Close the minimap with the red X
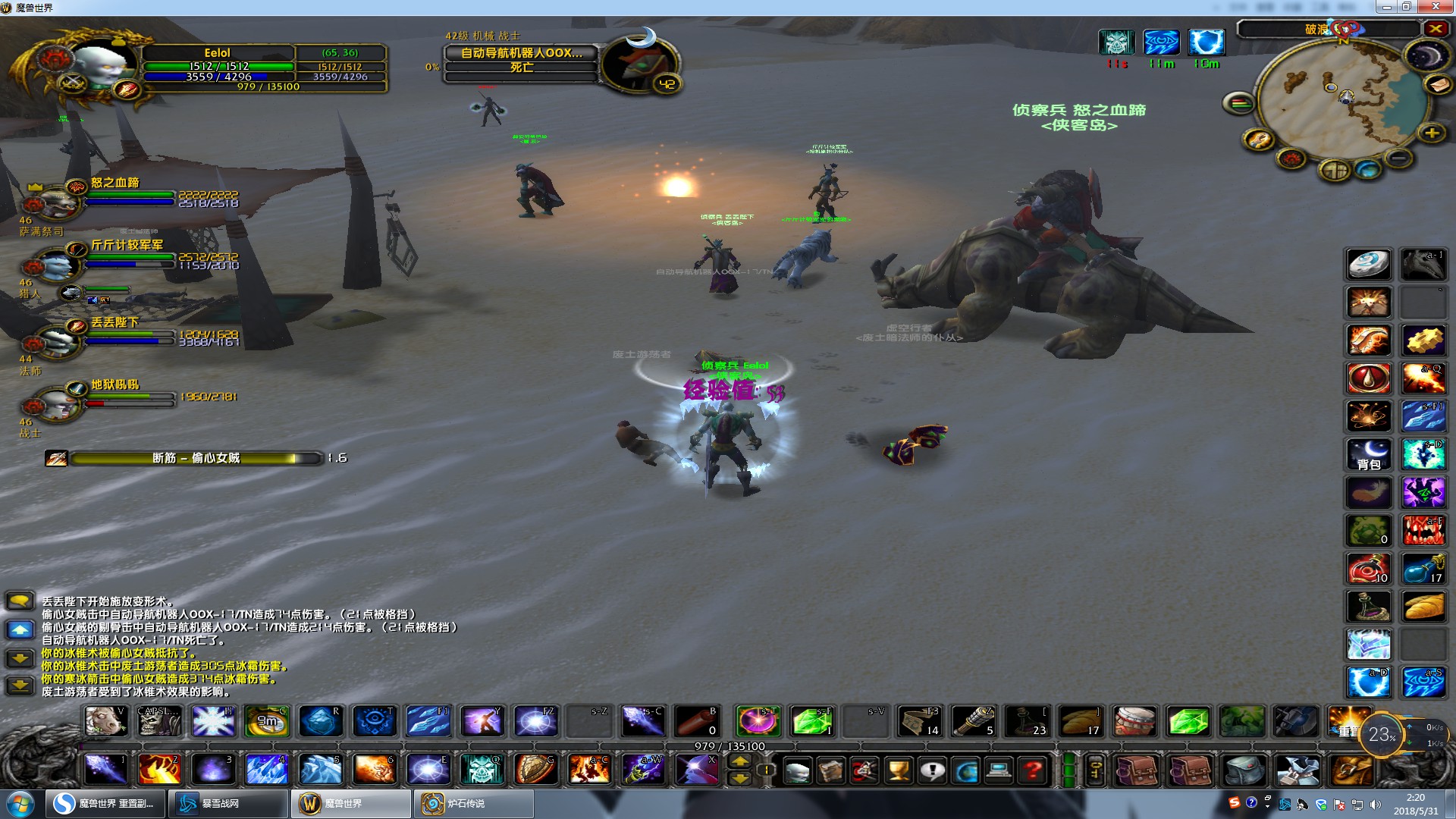The width and height of the screenshot is (1456, 819). [x=1436, y=29]
